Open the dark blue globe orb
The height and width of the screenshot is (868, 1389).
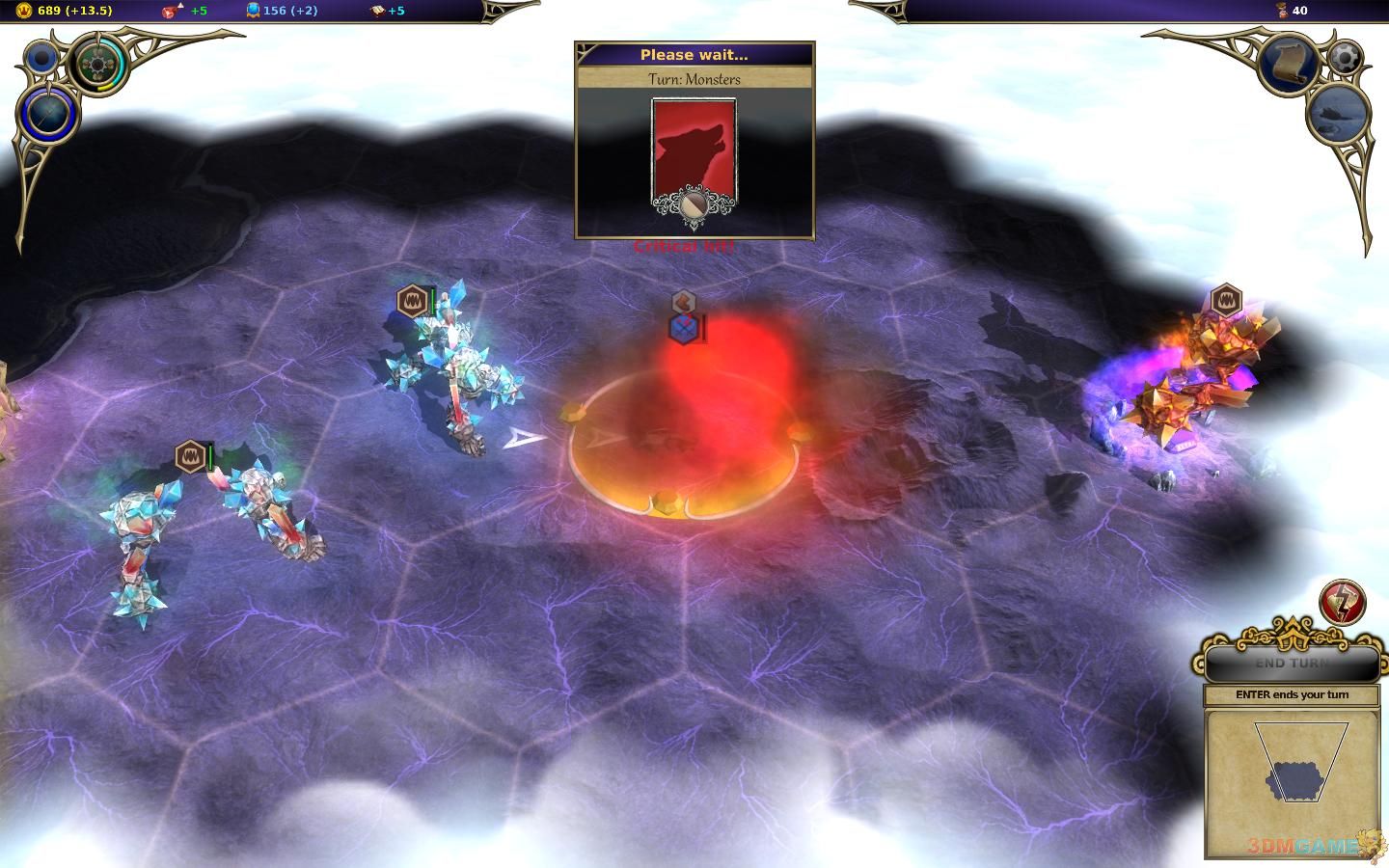click(x=46, y=114)
